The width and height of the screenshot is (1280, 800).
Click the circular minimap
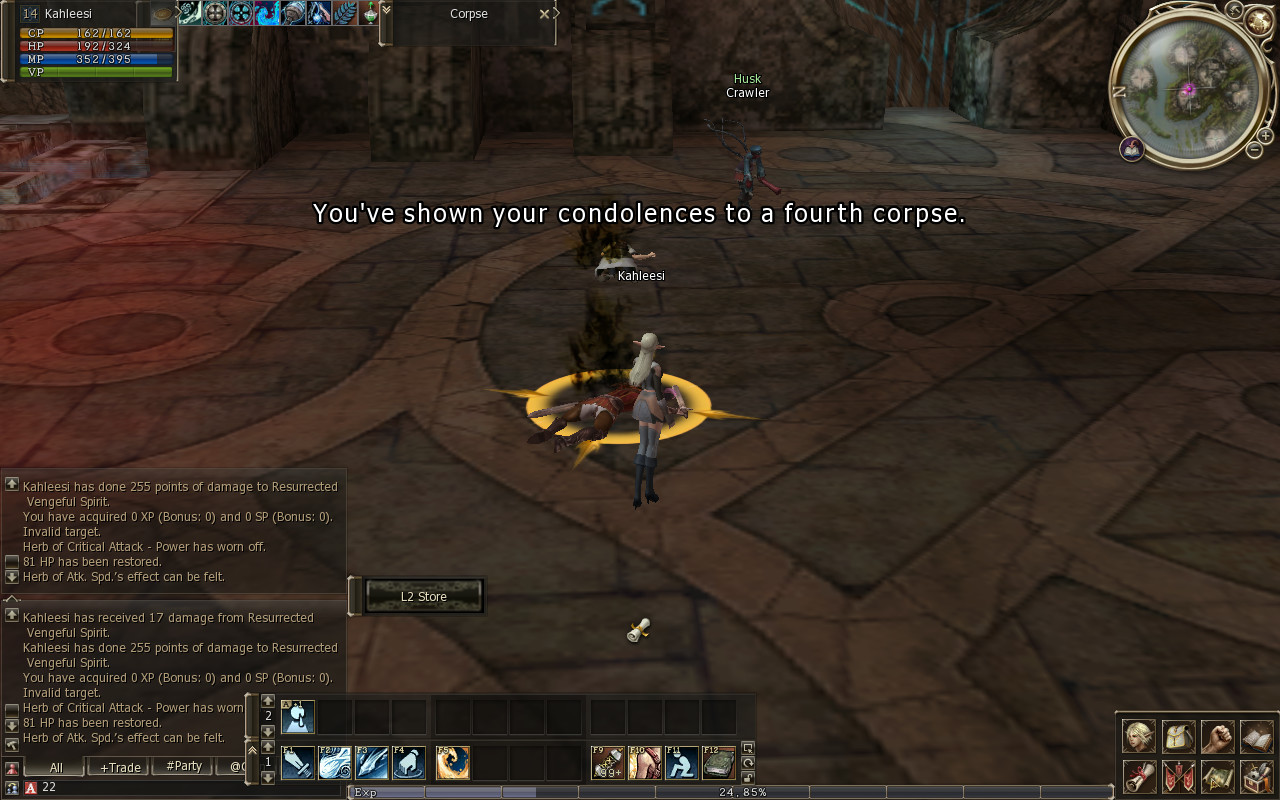coord(1188,90)
